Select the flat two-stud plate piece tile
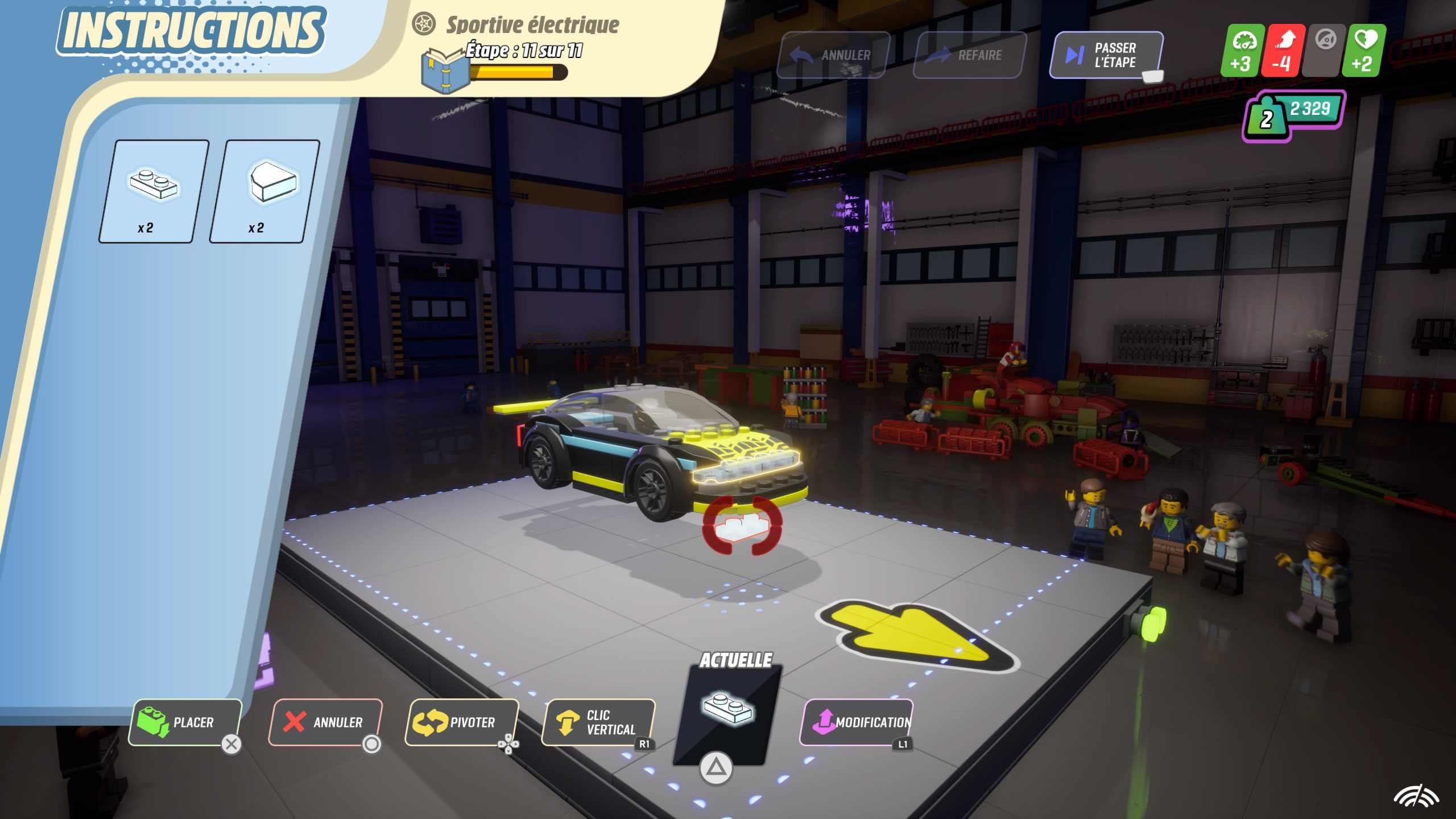 tap(153, 191)
